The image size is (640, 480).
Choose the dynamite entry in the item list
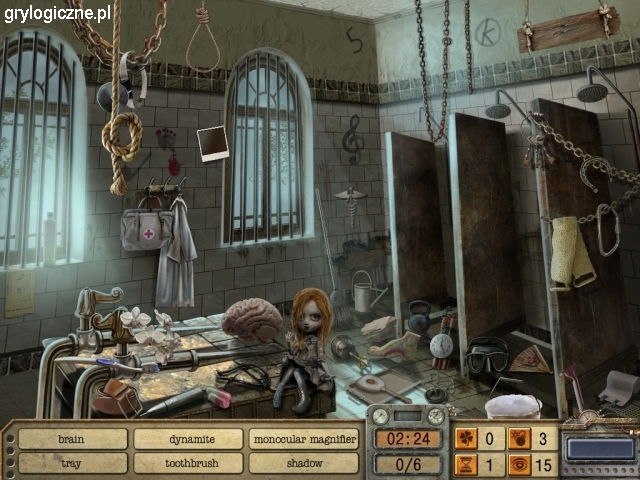coord(188,439)
